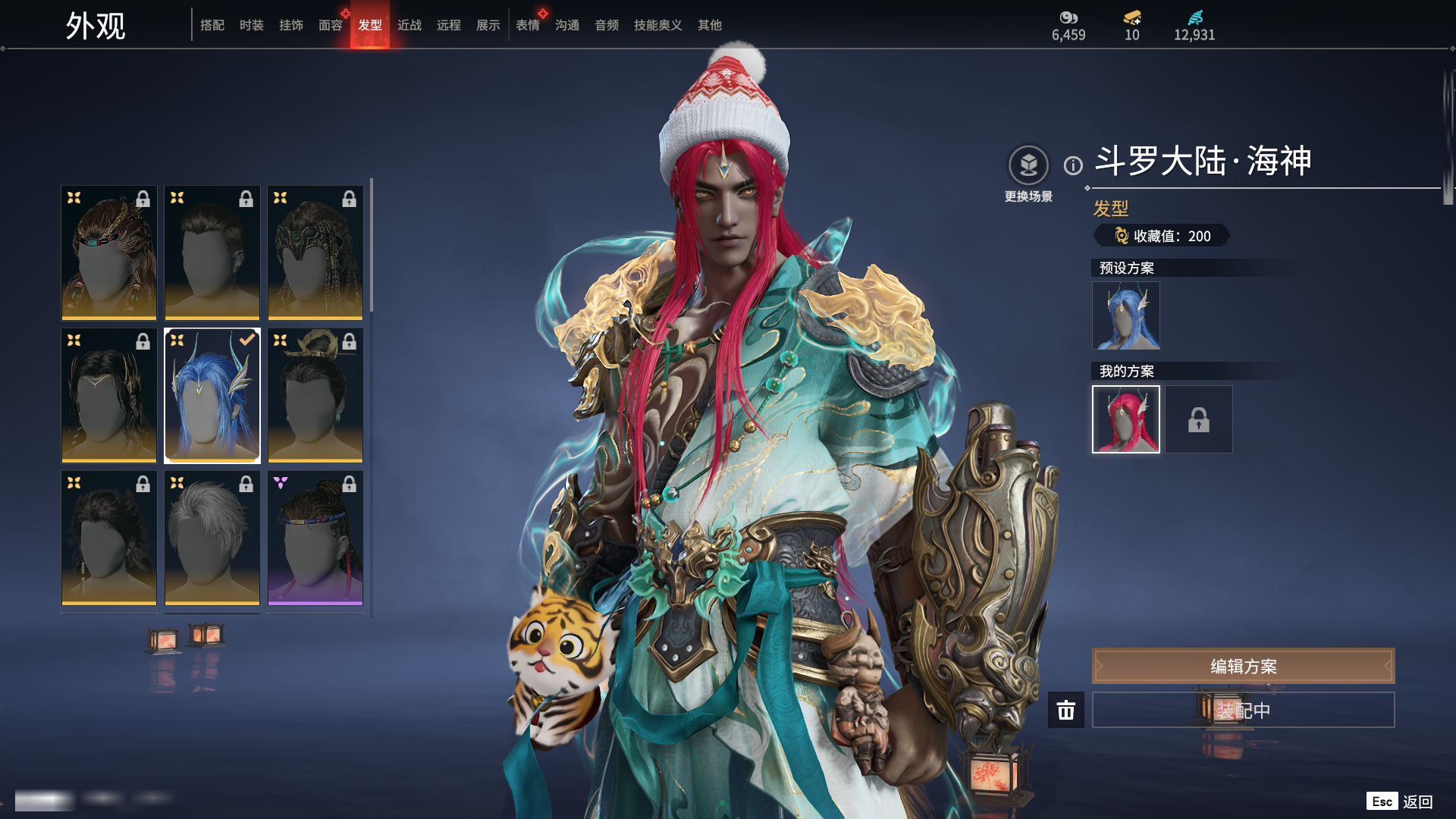Choose the silver-white short hair tile

212,538
